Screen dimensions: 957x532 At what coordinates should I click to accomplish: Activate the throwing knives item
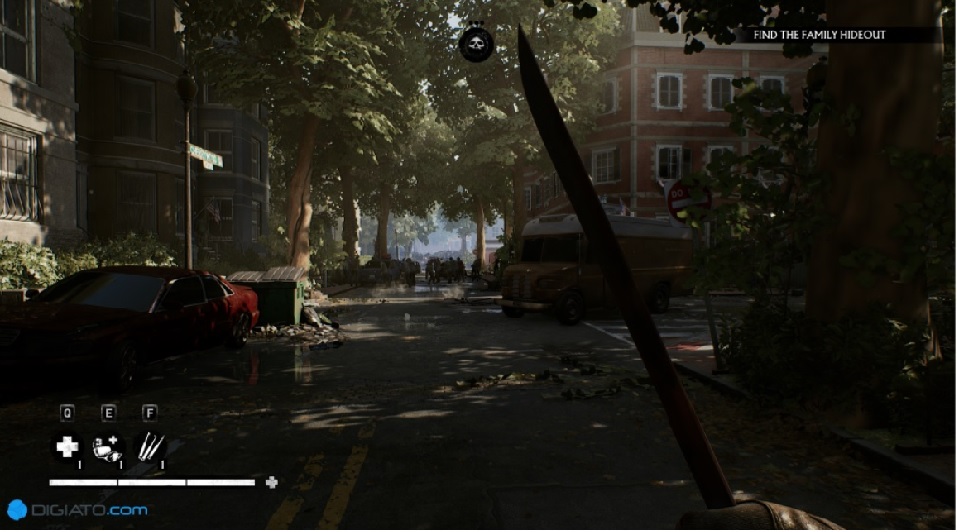coord(150,447)
